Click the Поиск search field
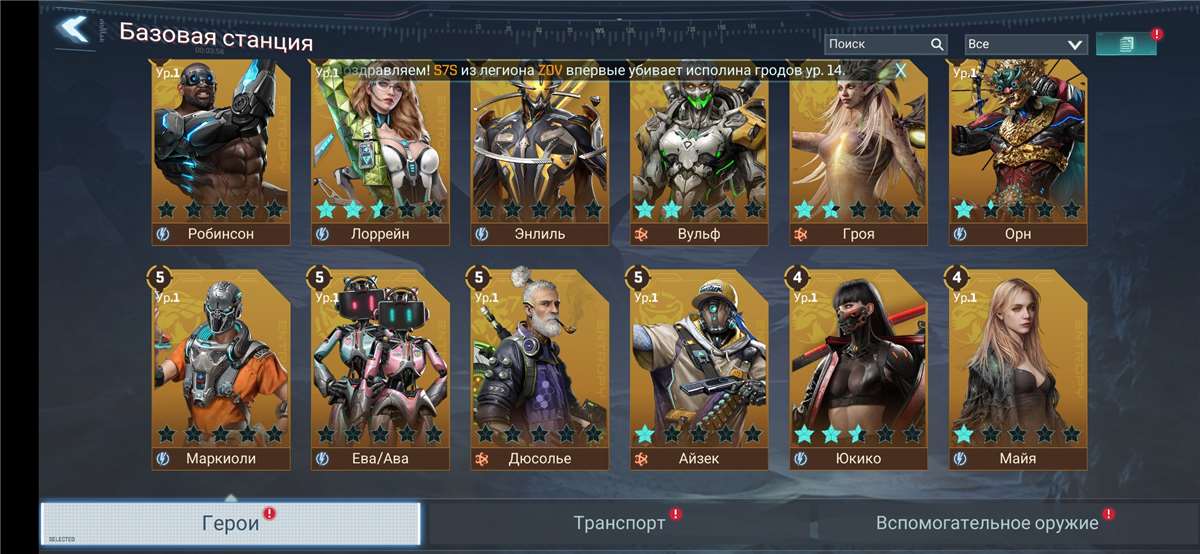The width and height of the screenshot is (1200, 554). click(874, 44)
